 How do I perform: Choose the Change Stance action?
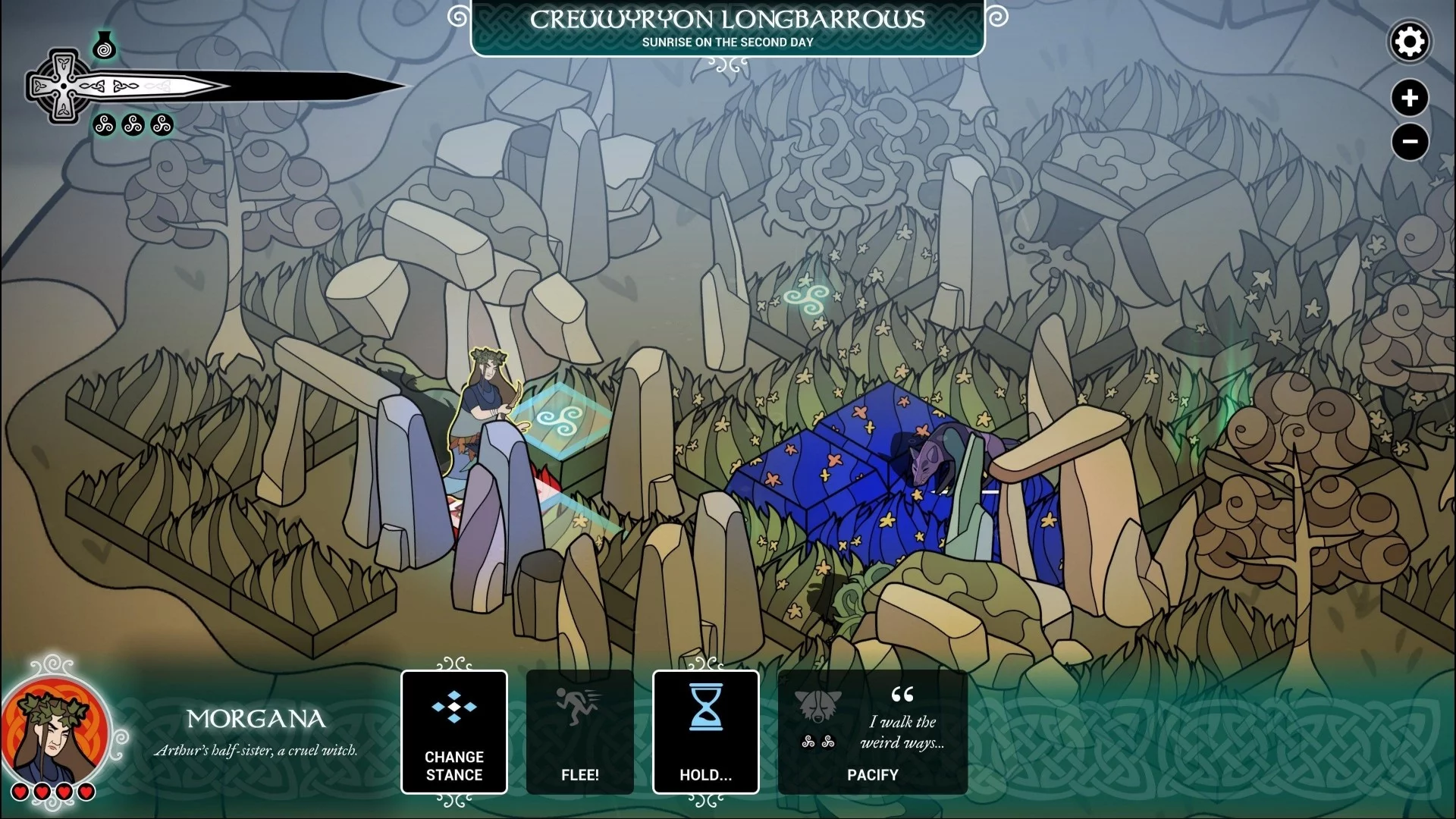pyautogui.click(x=453, y=732)
